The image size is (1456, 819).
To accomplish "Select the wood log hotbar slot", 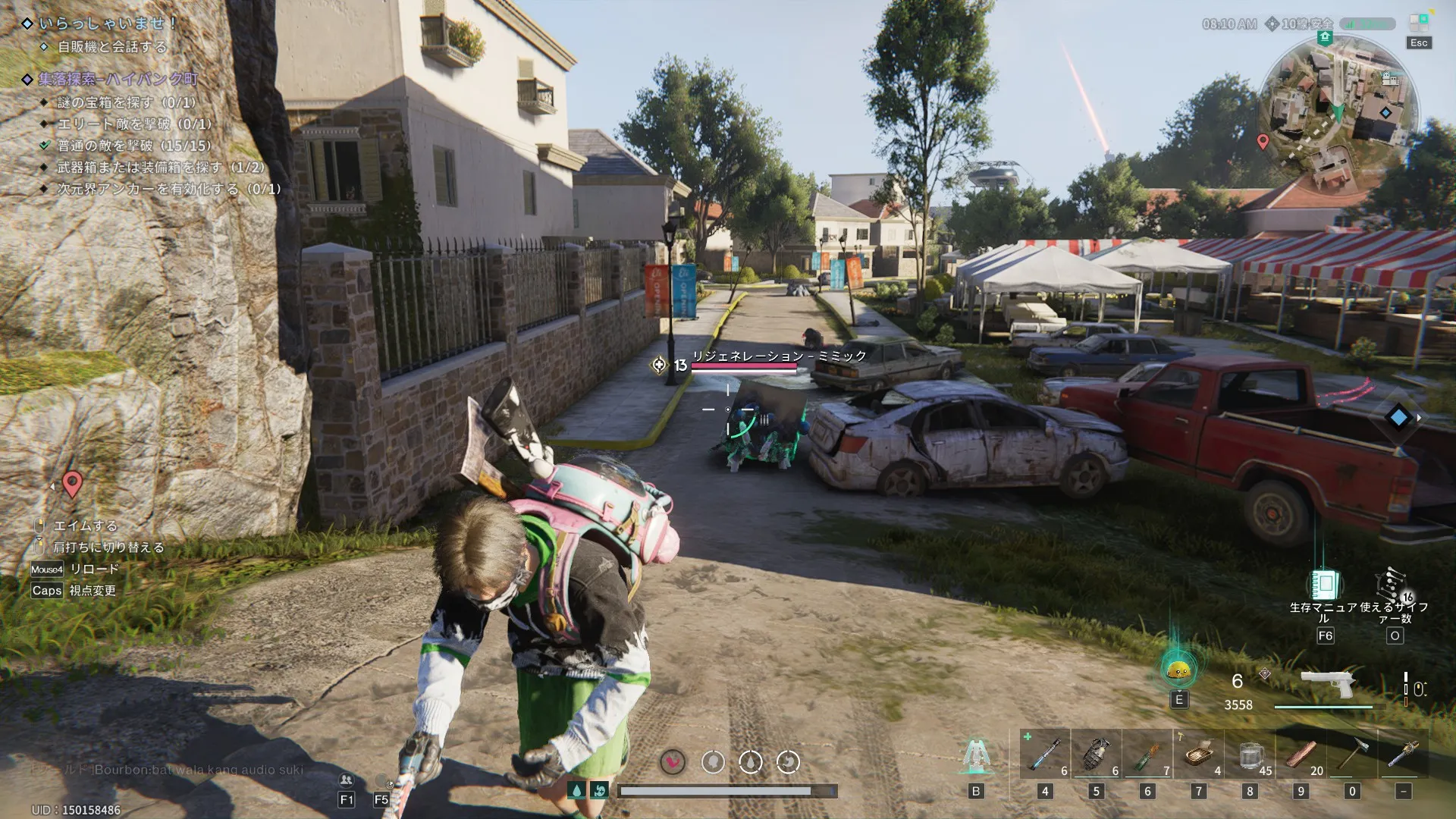I will [x=1301, y=755].
